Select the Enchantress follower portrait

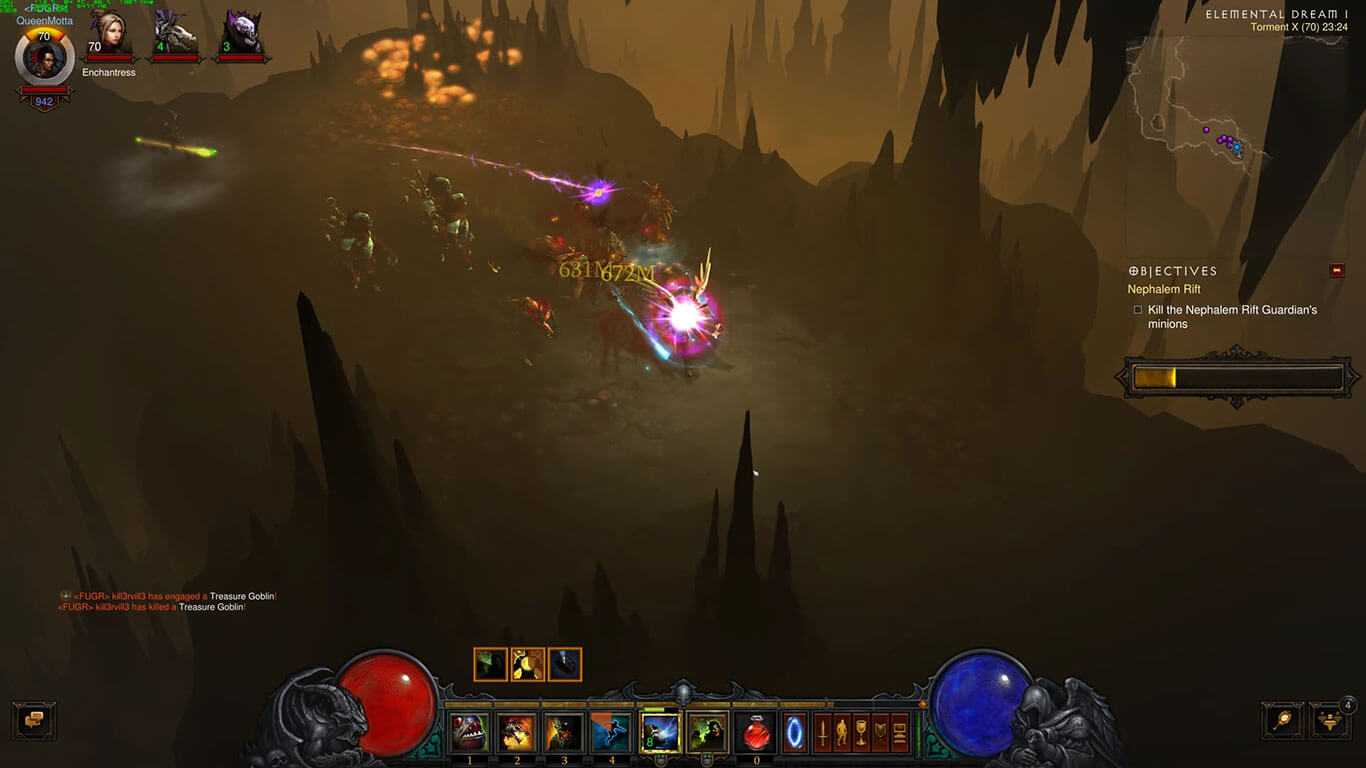[108, 36]
